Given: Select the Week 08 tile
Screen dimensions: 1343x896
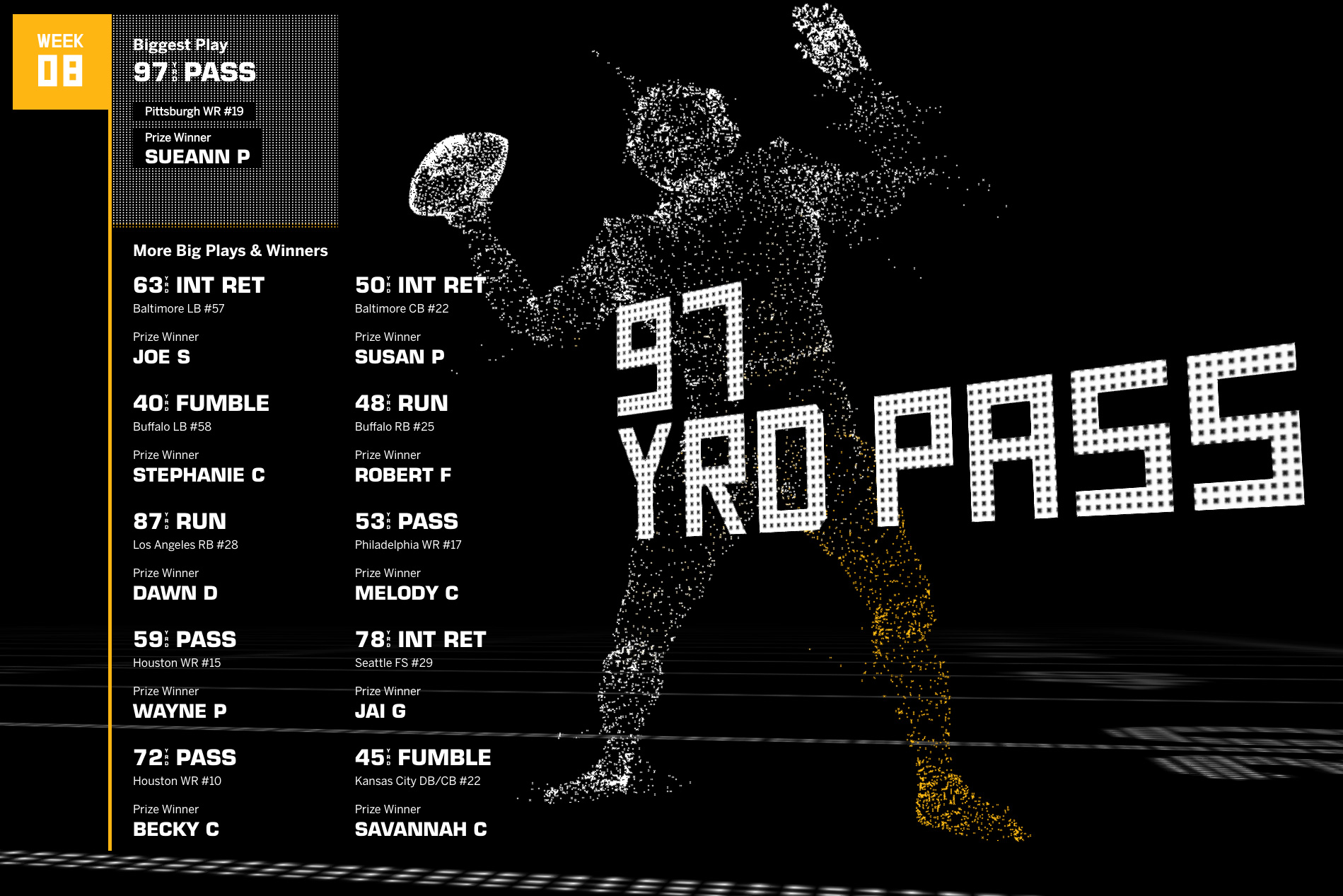Looking at the screenshot, I should 62,62.
